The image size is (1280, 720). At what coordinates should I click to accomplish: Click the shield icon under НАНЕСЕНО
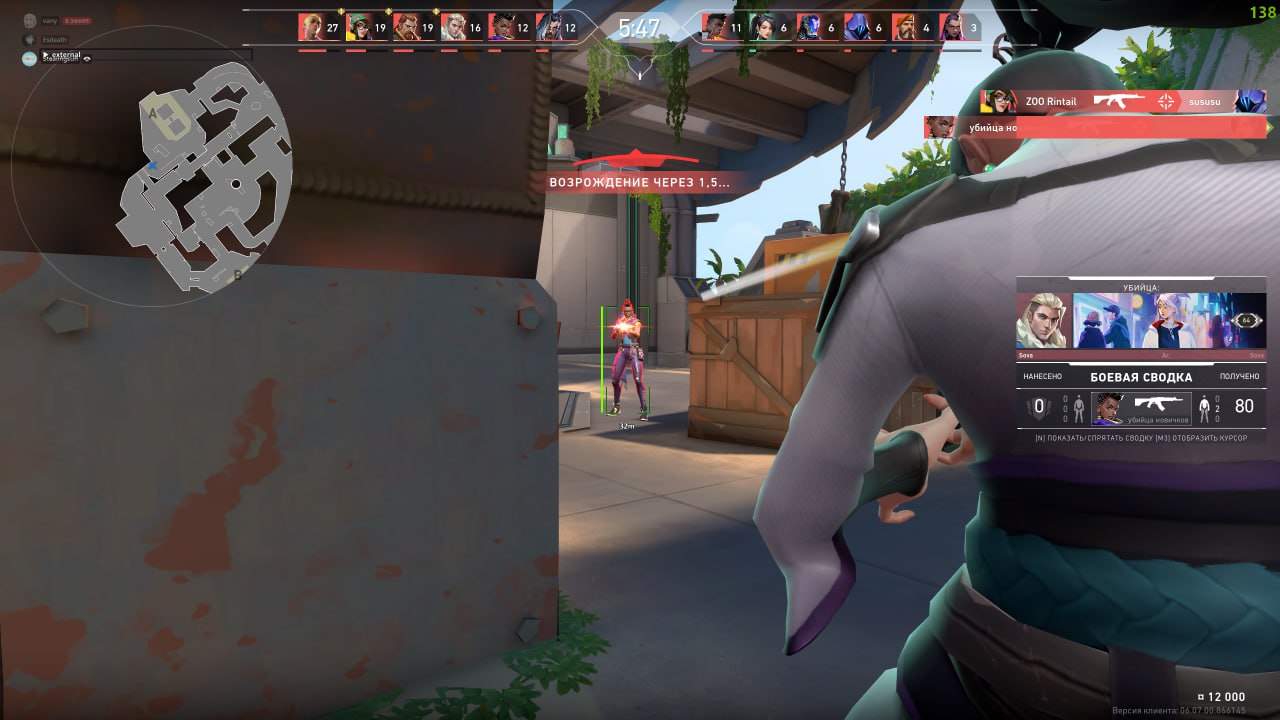(x=1038, y=405)
